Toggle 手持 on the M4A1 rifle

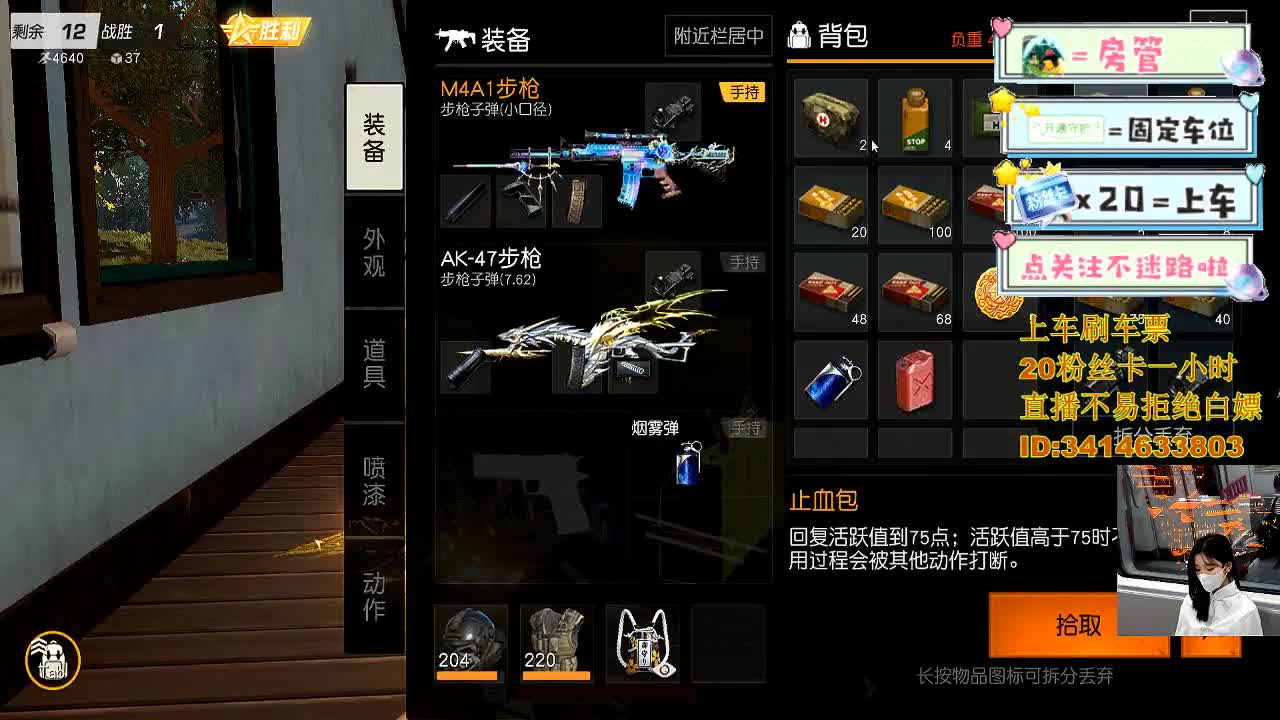point(744,91)
